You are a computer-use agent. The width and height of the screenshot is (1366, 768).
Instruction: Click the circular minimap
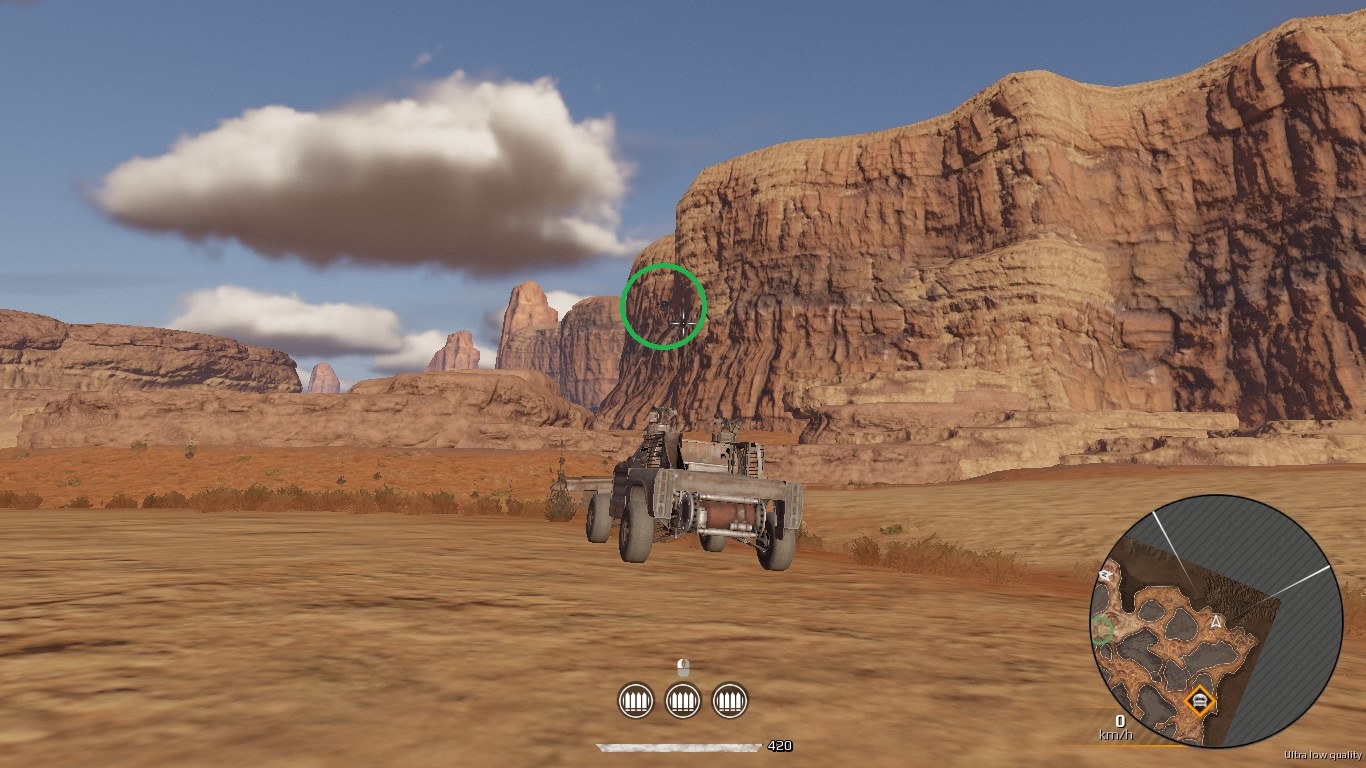tap(1215, 621)
